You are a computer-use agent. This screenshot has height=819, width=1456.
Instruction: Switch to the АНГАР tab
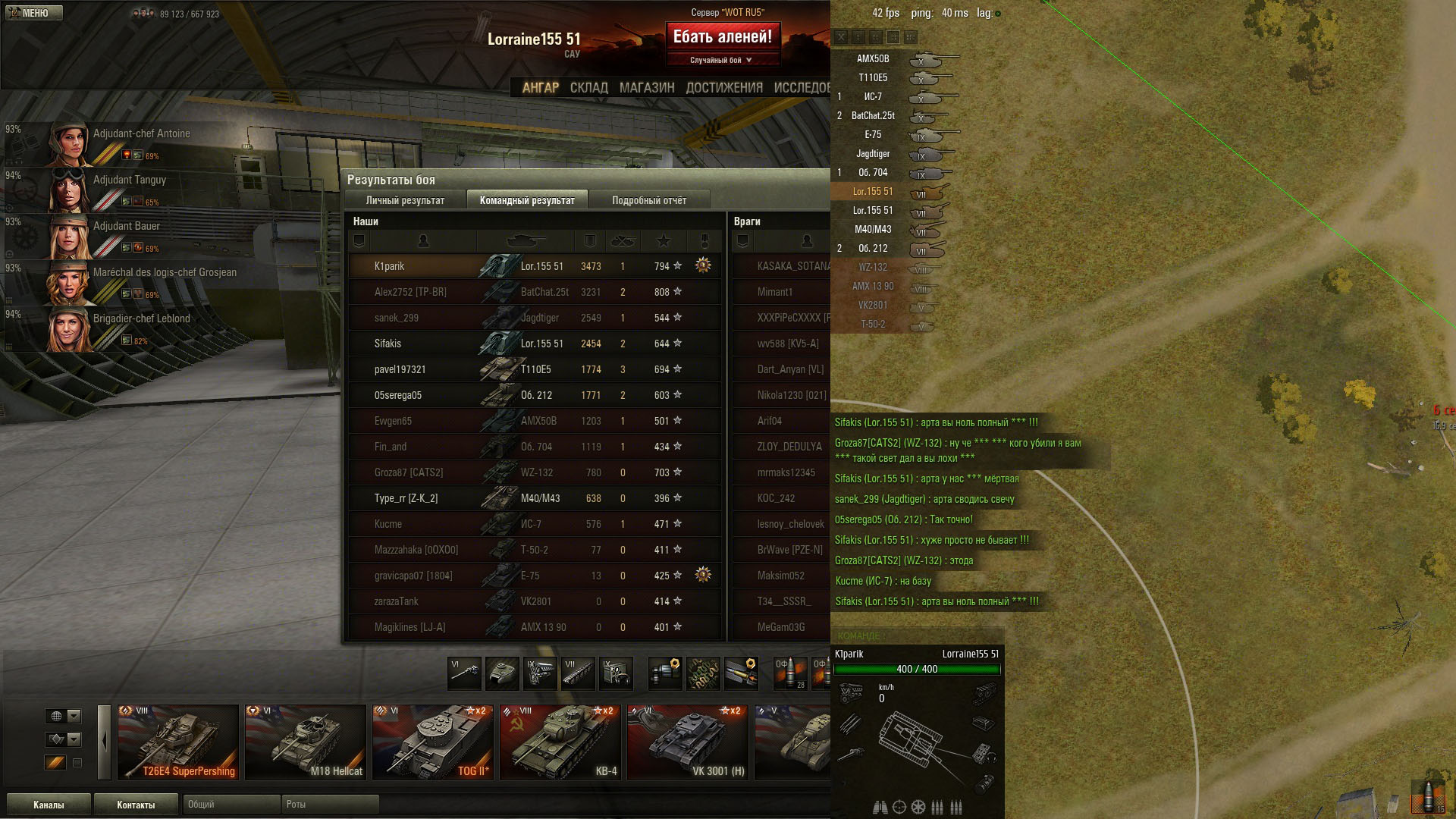point(540,88)
